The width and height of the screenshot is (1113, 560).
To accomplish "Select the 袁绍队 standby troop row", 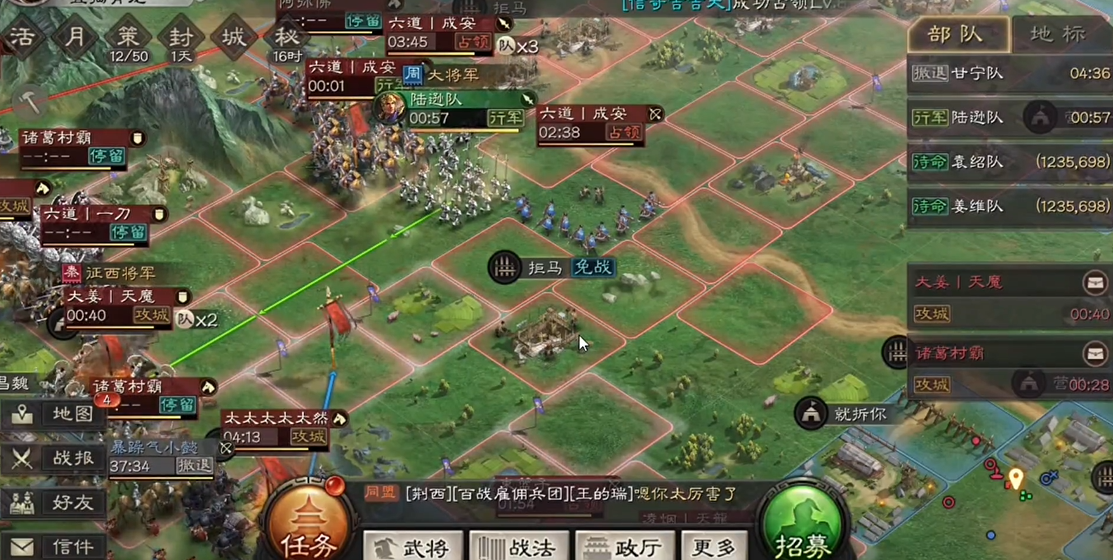I will coord(1010,162).
